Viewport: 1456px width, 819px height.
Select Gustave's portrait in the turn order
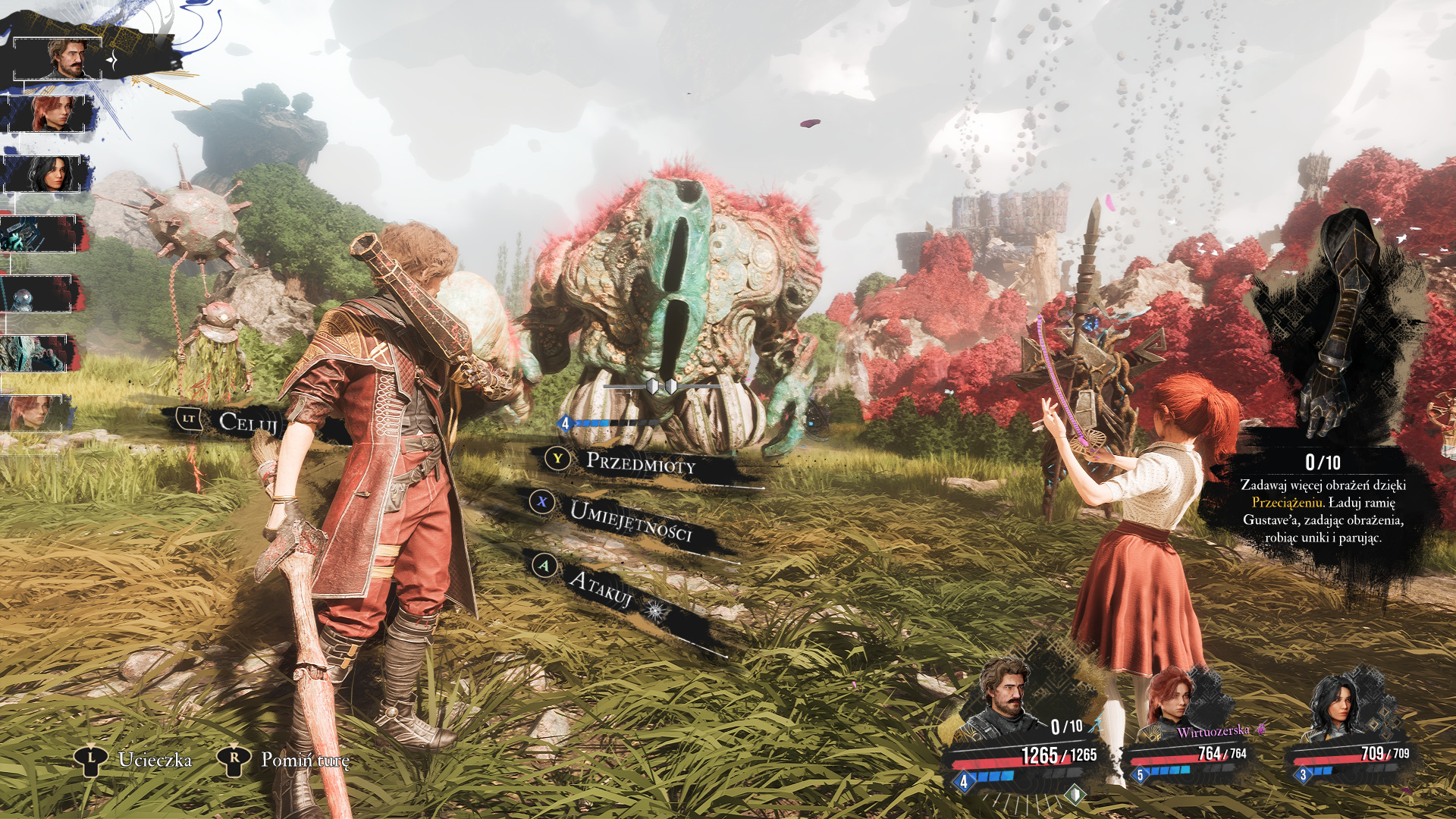pyautogui.click(x=68, y=59)
